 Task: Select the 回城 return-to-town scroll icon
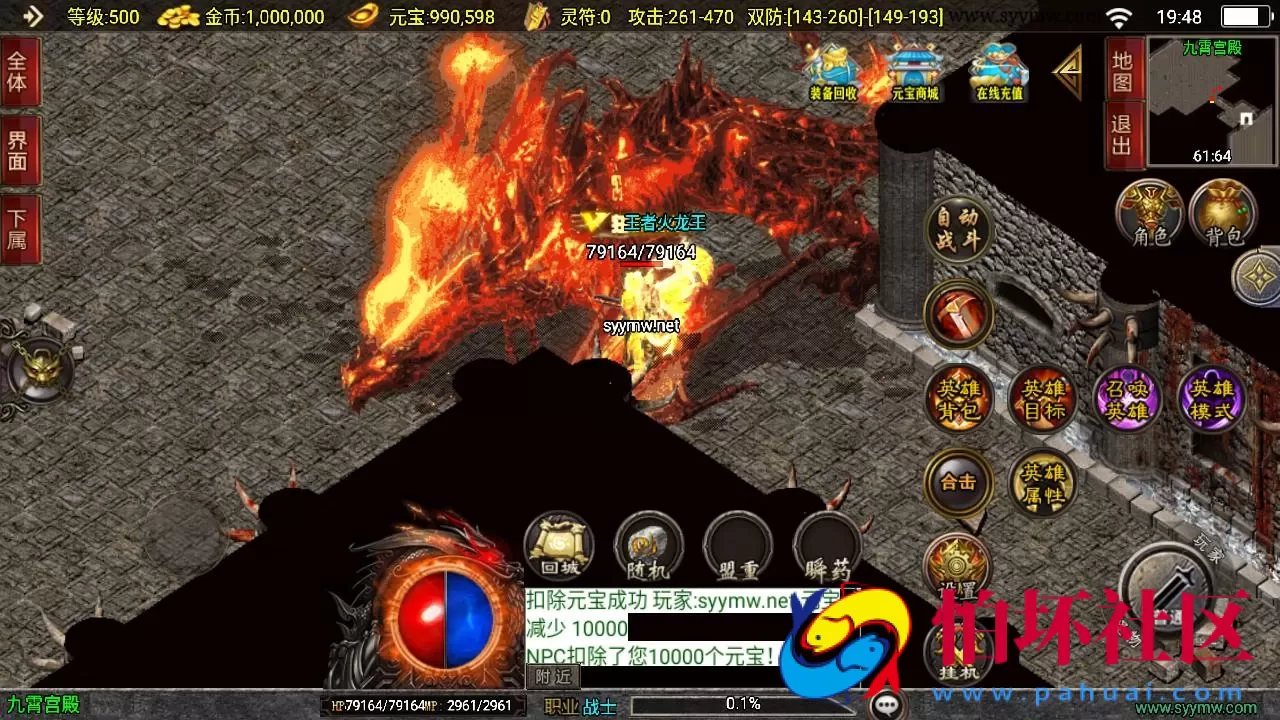559,545
